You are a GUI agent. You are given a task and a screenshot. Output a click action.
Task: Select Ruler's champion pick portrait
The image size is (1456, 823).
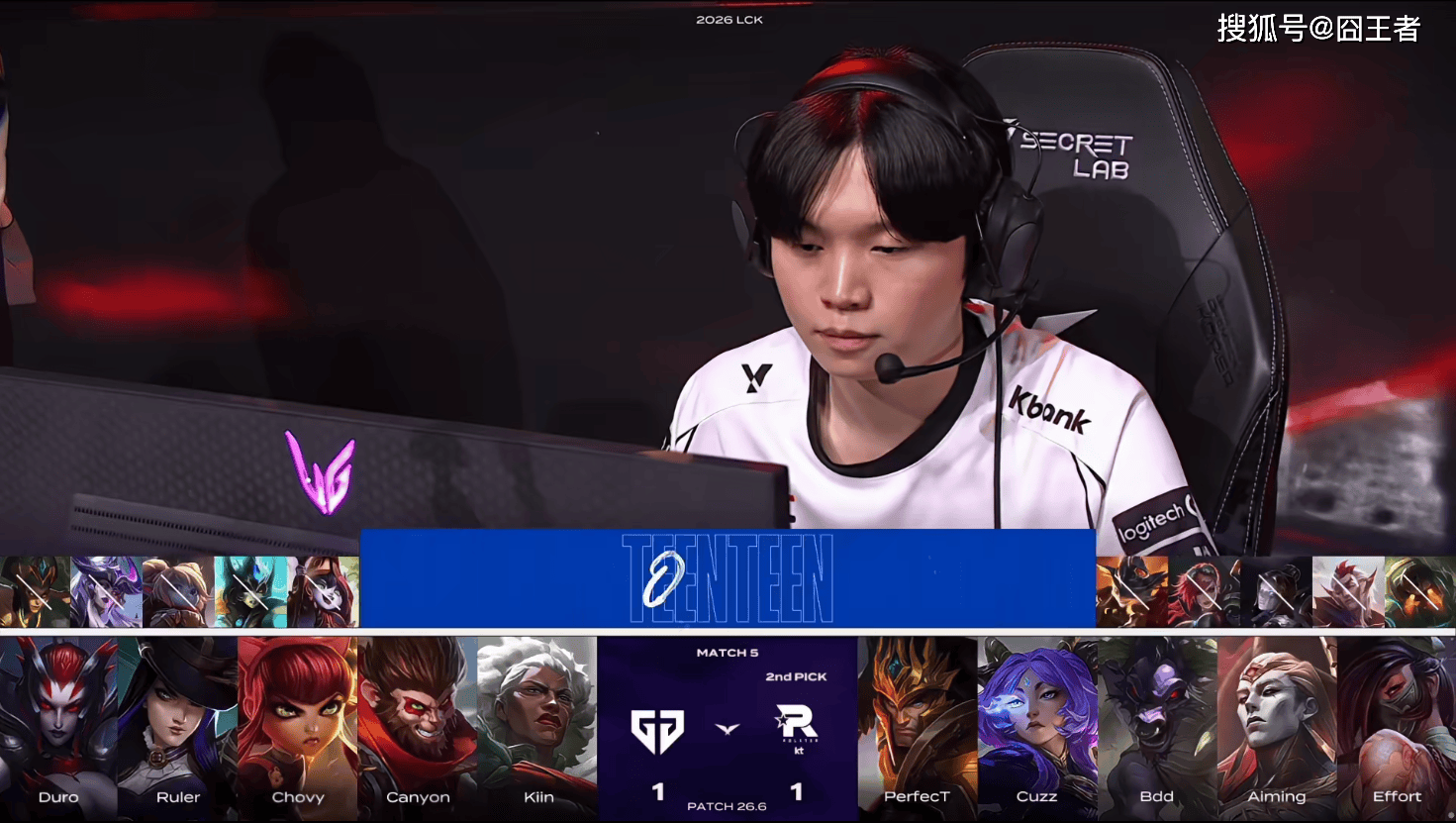click(178, 723)
